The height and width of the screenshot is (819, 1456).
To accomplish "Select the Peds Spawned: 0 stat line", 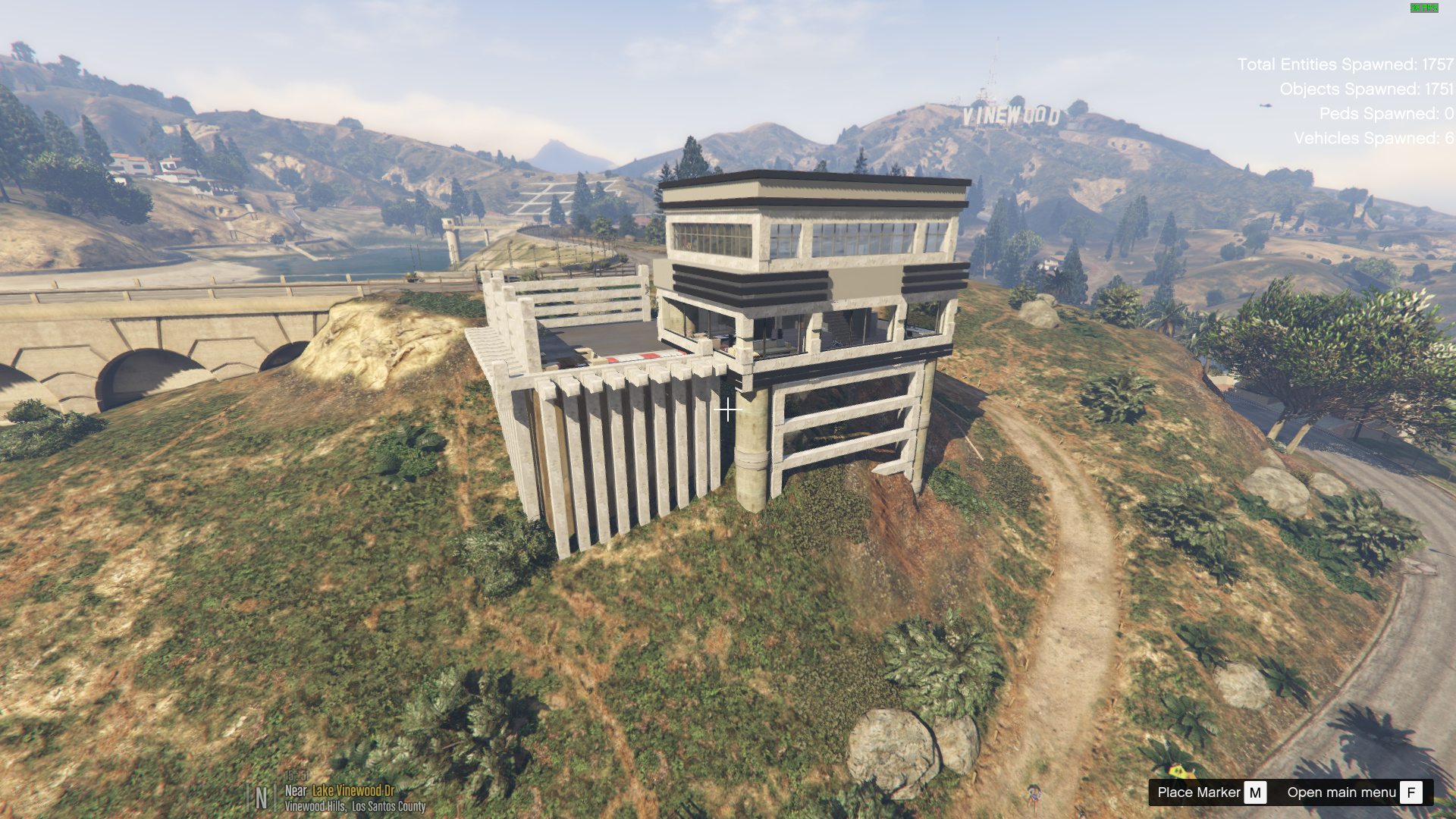I will point(1386,113).
